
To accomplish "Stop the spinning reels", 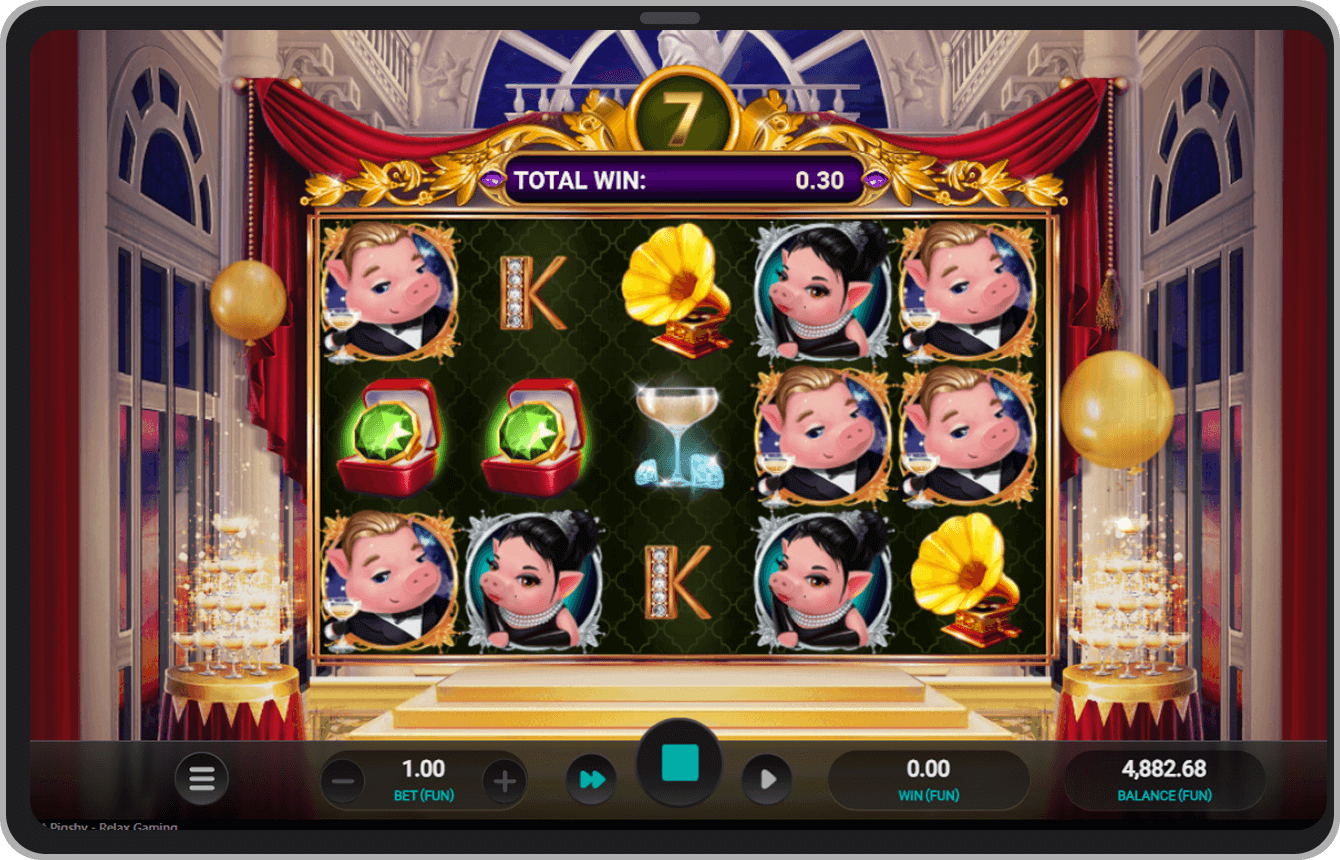I will click(681, 760).
